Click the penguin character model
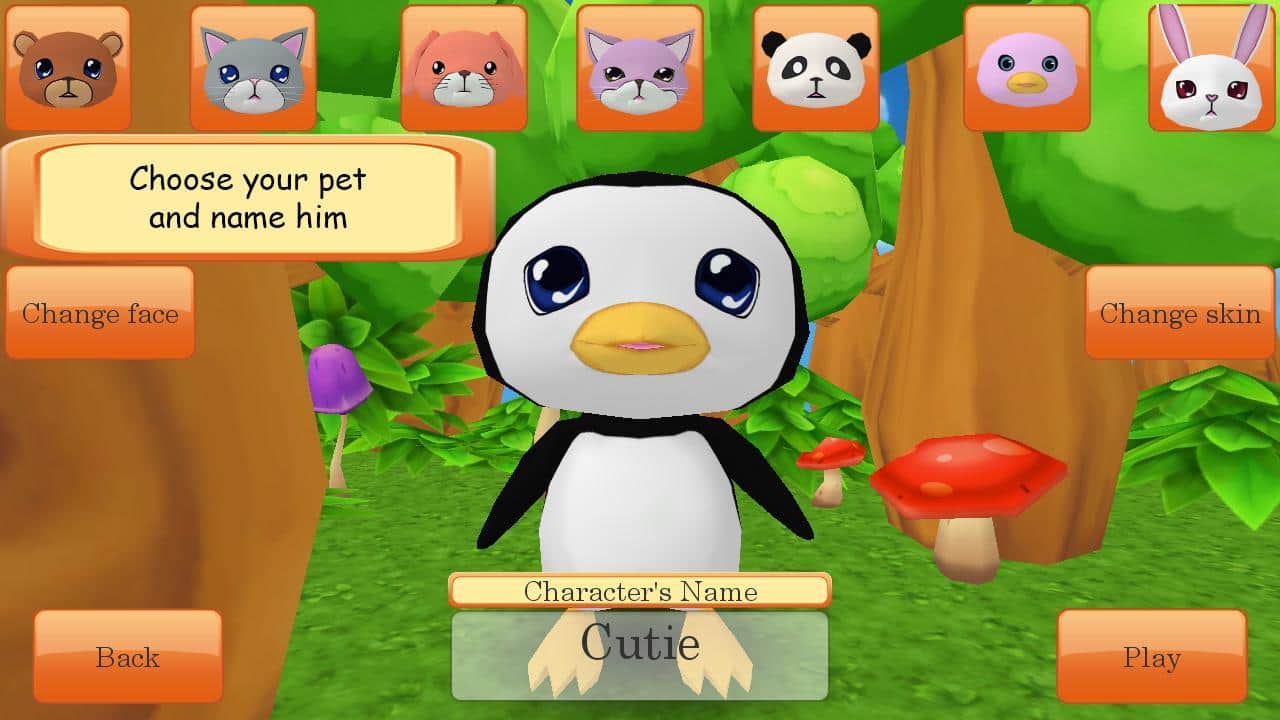 640,380
